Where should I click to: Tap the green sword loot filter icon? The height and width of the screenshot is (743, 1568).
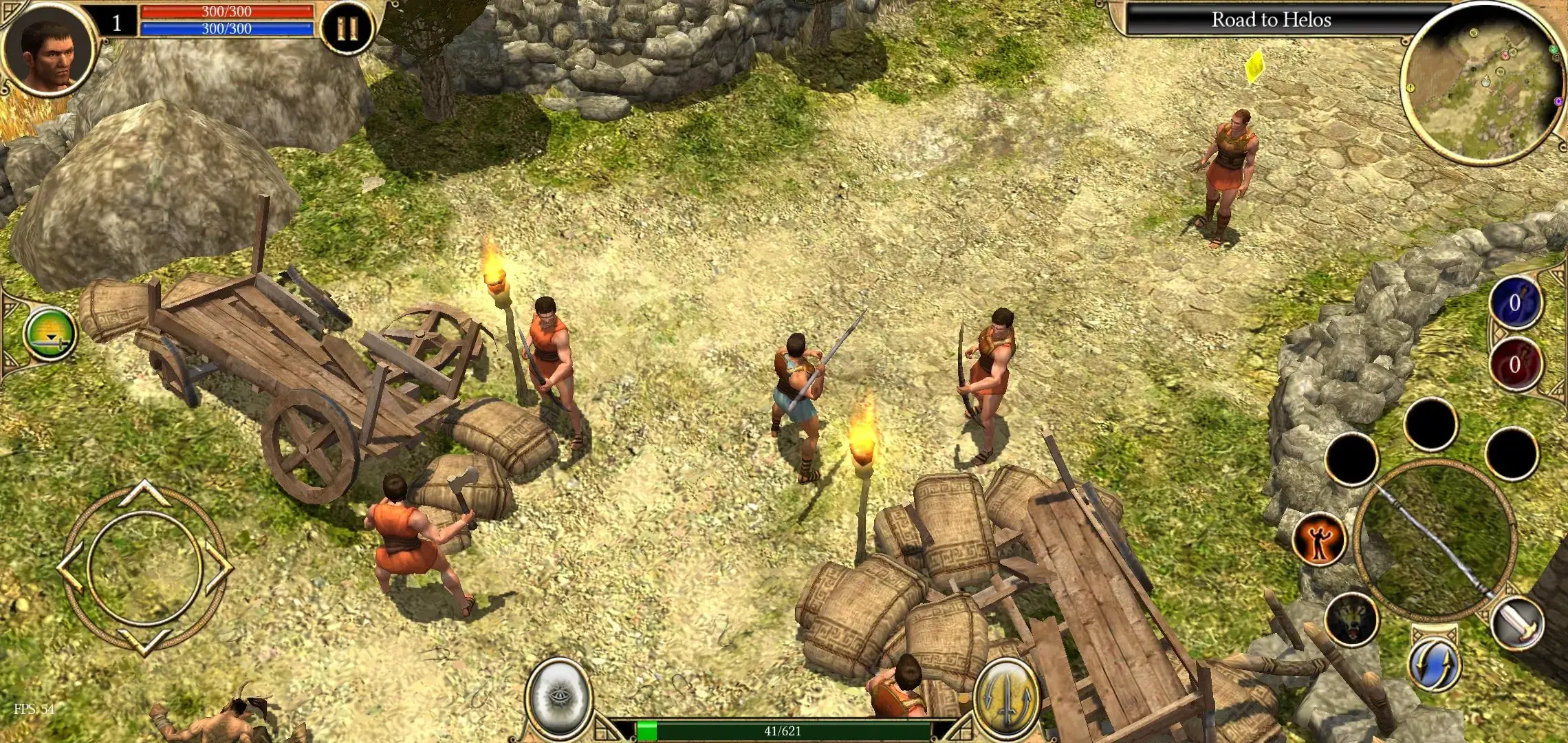(50, 334)
